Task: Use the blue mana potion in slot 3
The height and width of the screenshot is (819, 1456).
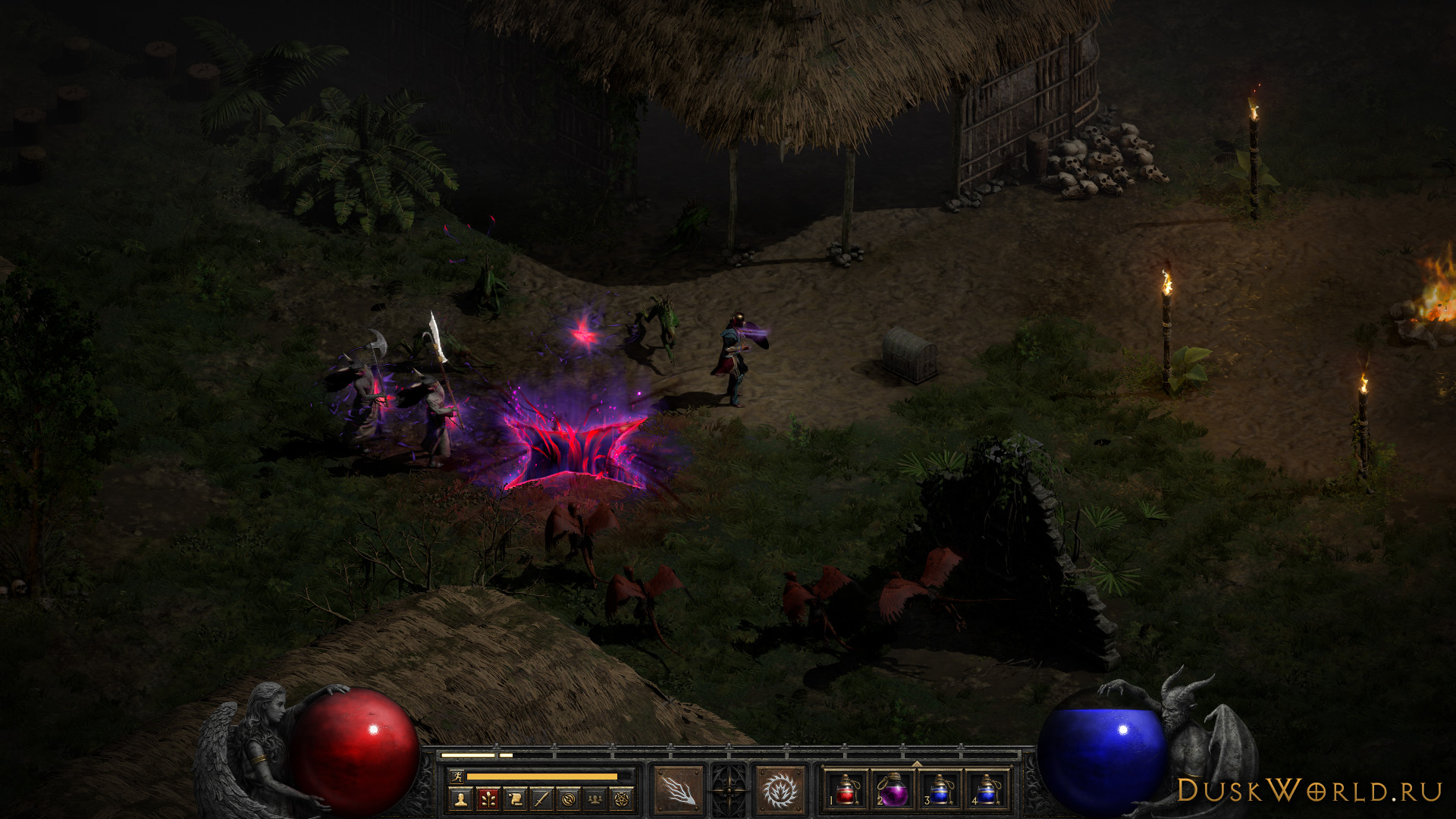Action: click(x=940, y=790)
